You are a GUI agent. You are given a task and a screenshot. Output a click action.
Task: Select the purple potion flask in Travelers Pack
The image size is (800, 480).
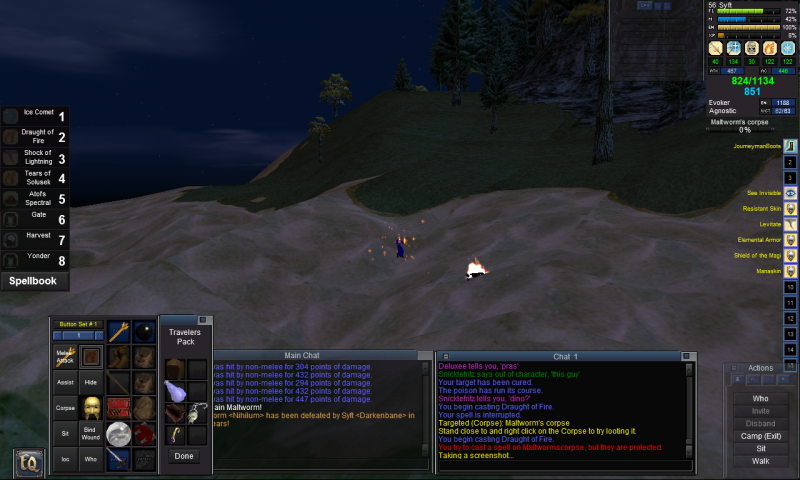click(x=174, y=391)
